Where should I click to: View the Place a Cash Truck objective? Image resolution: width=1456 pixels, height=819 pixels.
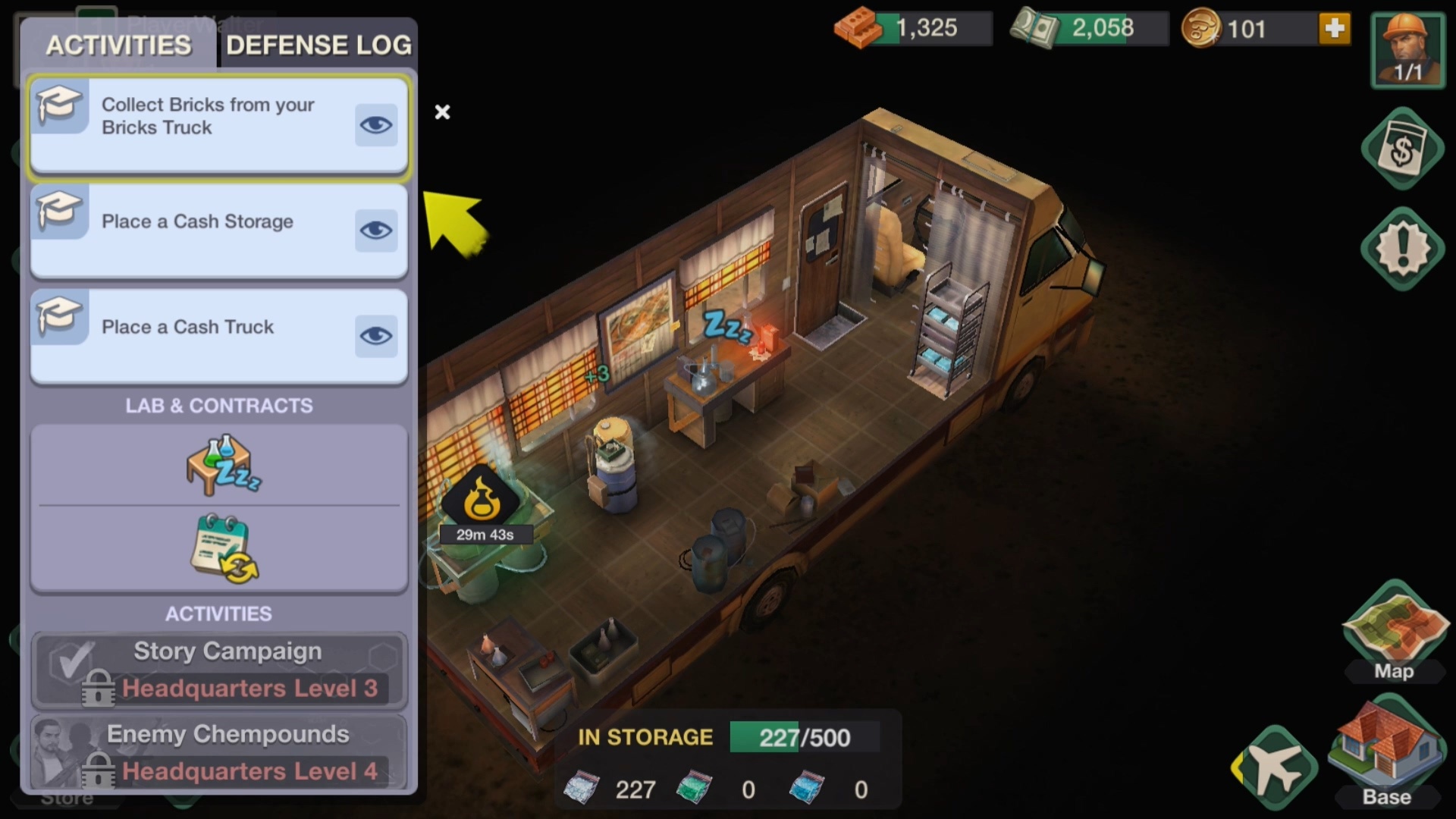point(376,336)
